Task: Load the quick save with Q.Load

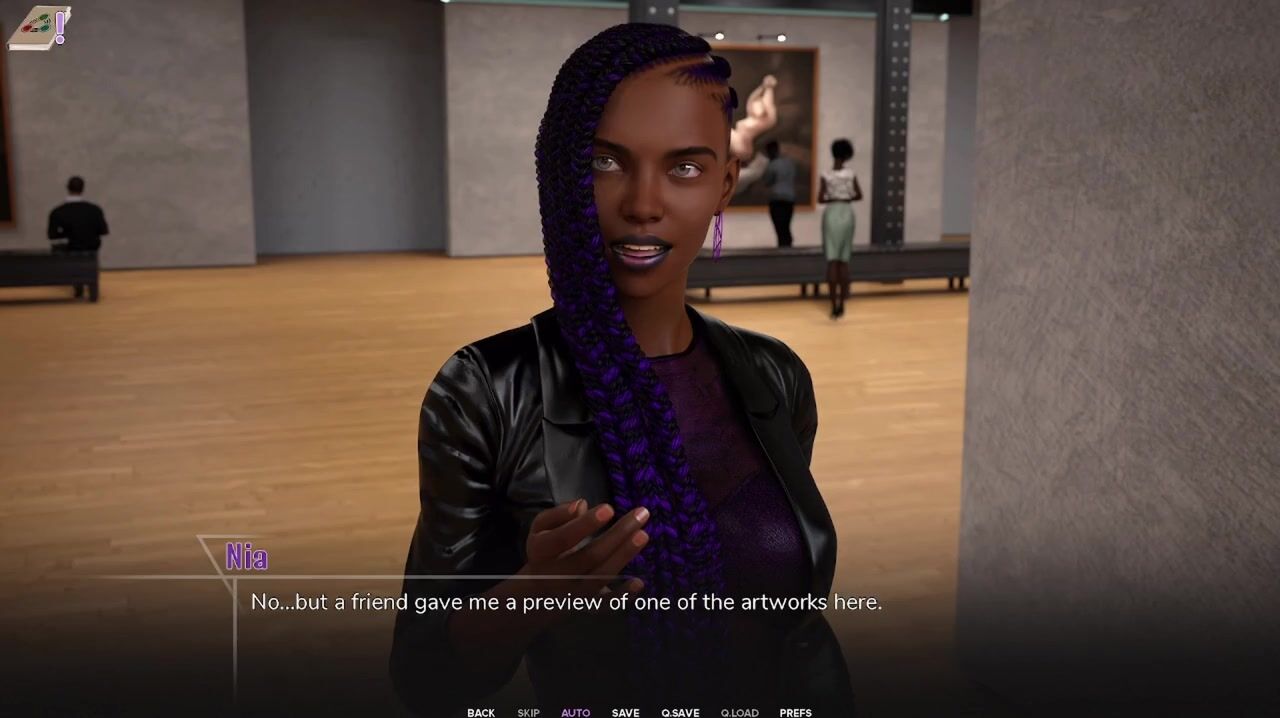Action: click(739, 712)
